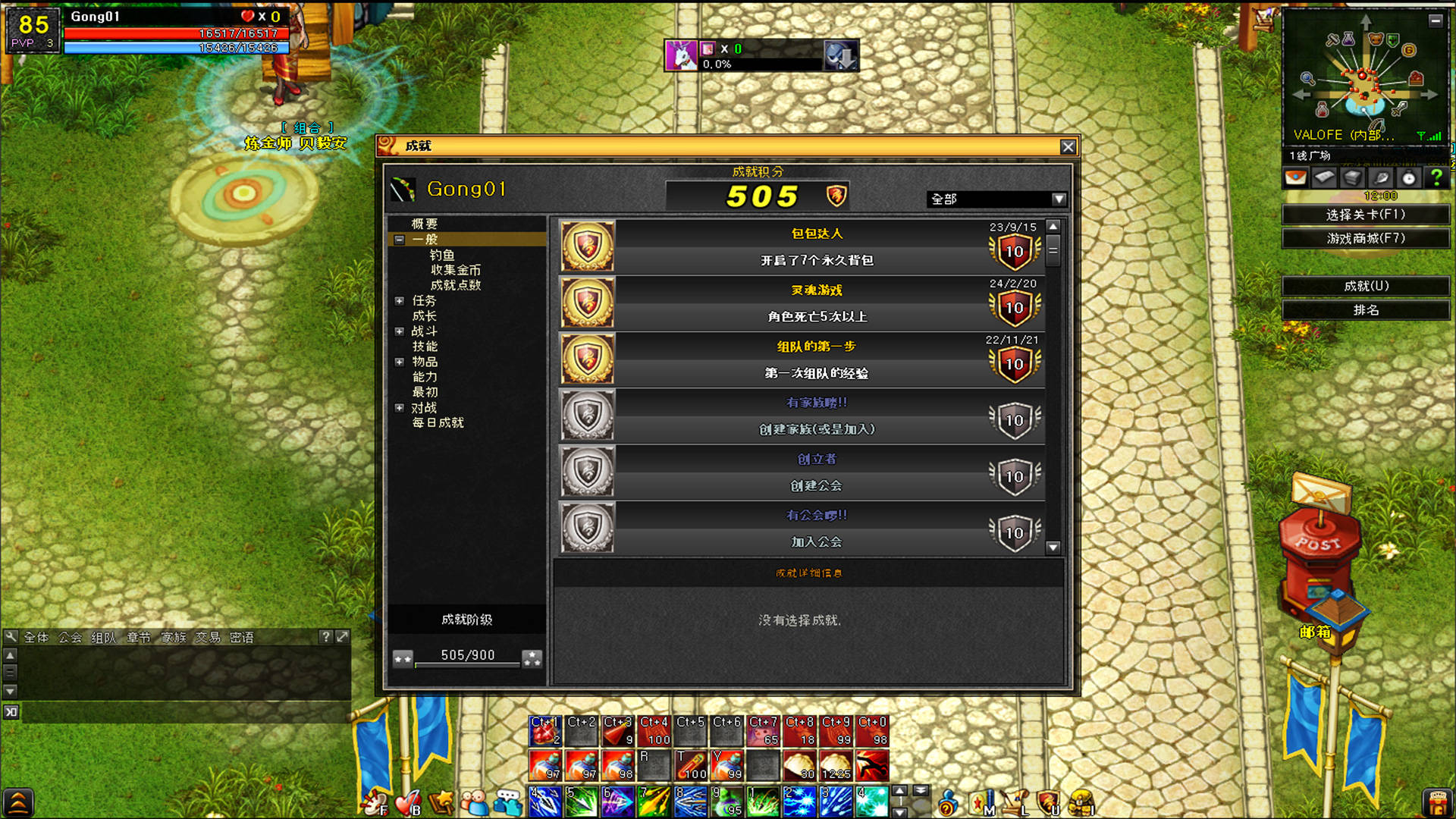This screenshot has width=1456, height=819.
Task: Open the 全部 filter dropdown
Action: point(1059,199)
